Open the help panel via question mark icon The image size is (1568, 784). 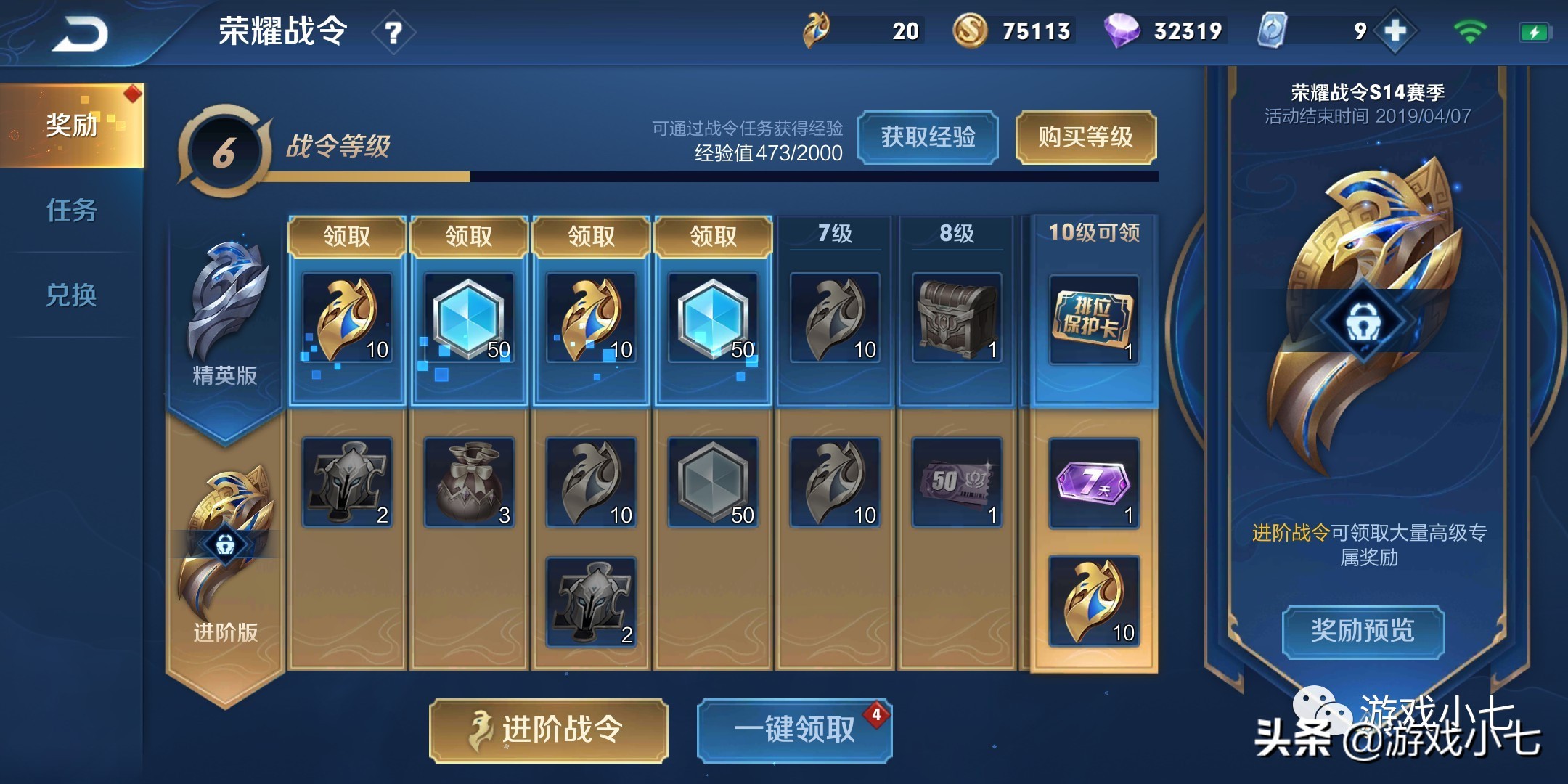coord(392,30)
